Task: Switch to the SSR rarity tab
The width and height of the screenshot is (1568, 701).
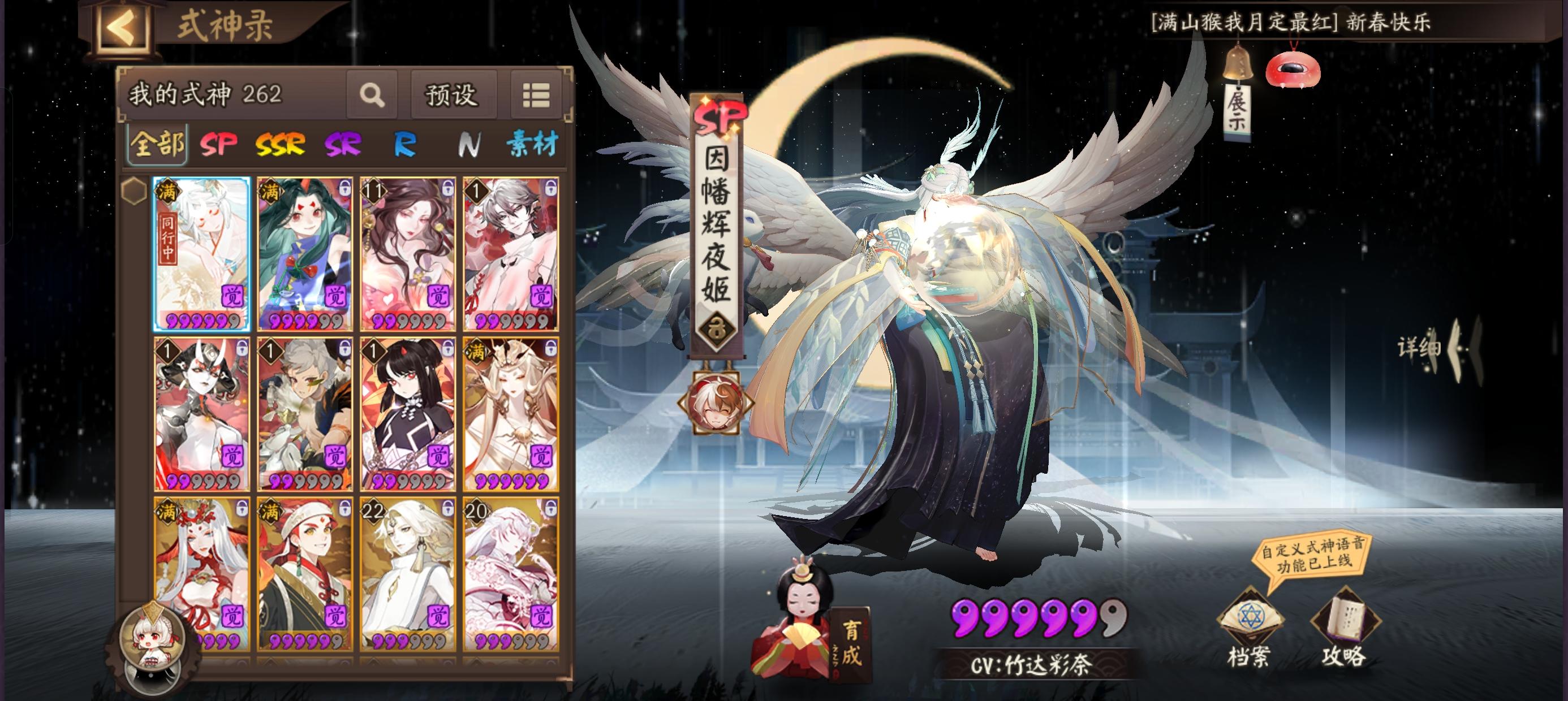Action: [280, 145]
